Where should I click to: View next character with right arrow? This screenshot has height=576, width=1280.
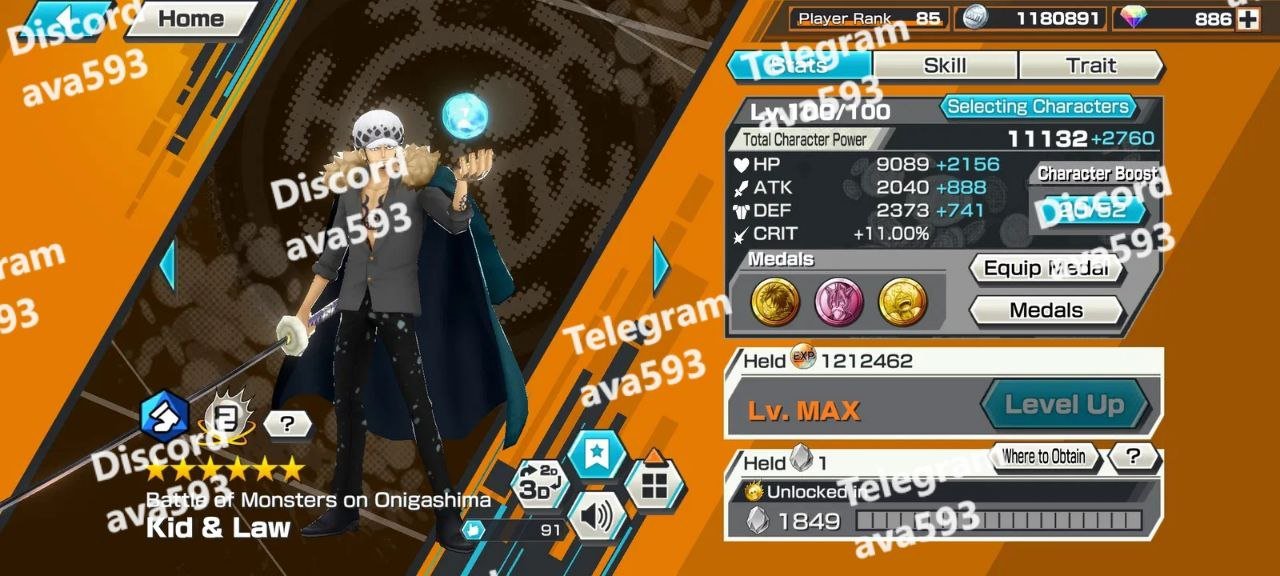pos(661,266)
